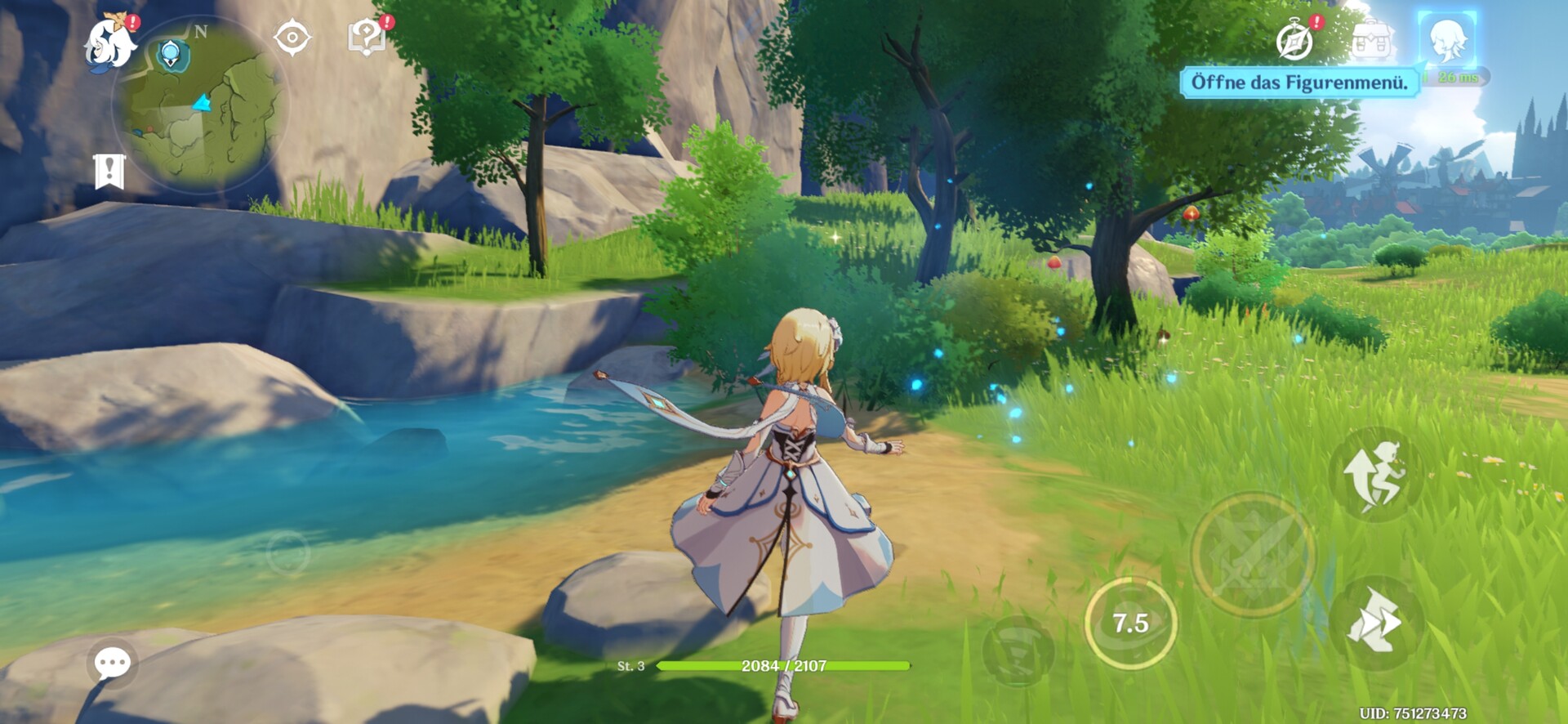Screen dimensions: 1568x724
Task: Tap the sprint dash button
Action: coord(1377,623)
